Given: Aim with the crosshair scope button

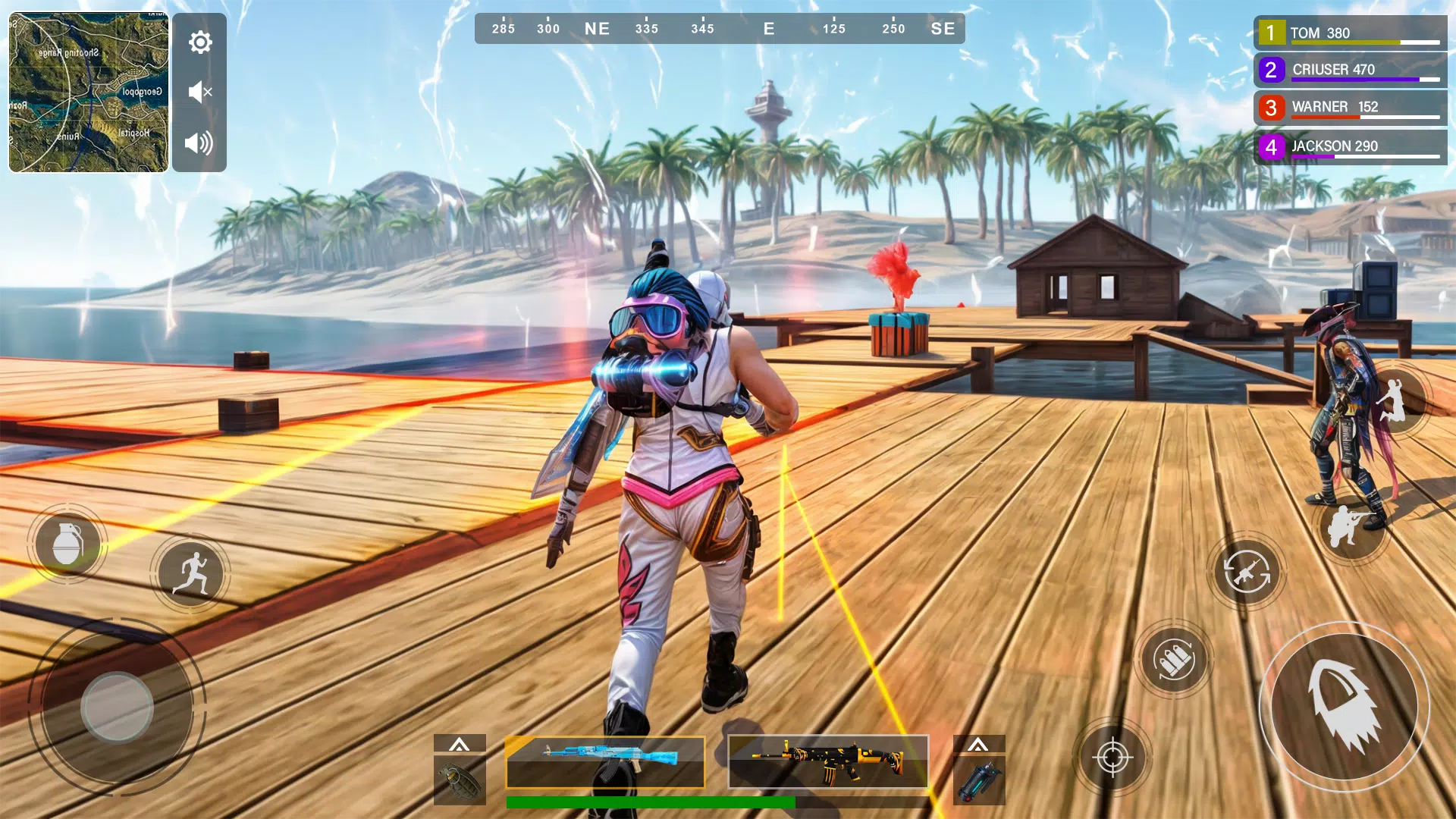Looking at the screenshot, I should (1112, 757).
